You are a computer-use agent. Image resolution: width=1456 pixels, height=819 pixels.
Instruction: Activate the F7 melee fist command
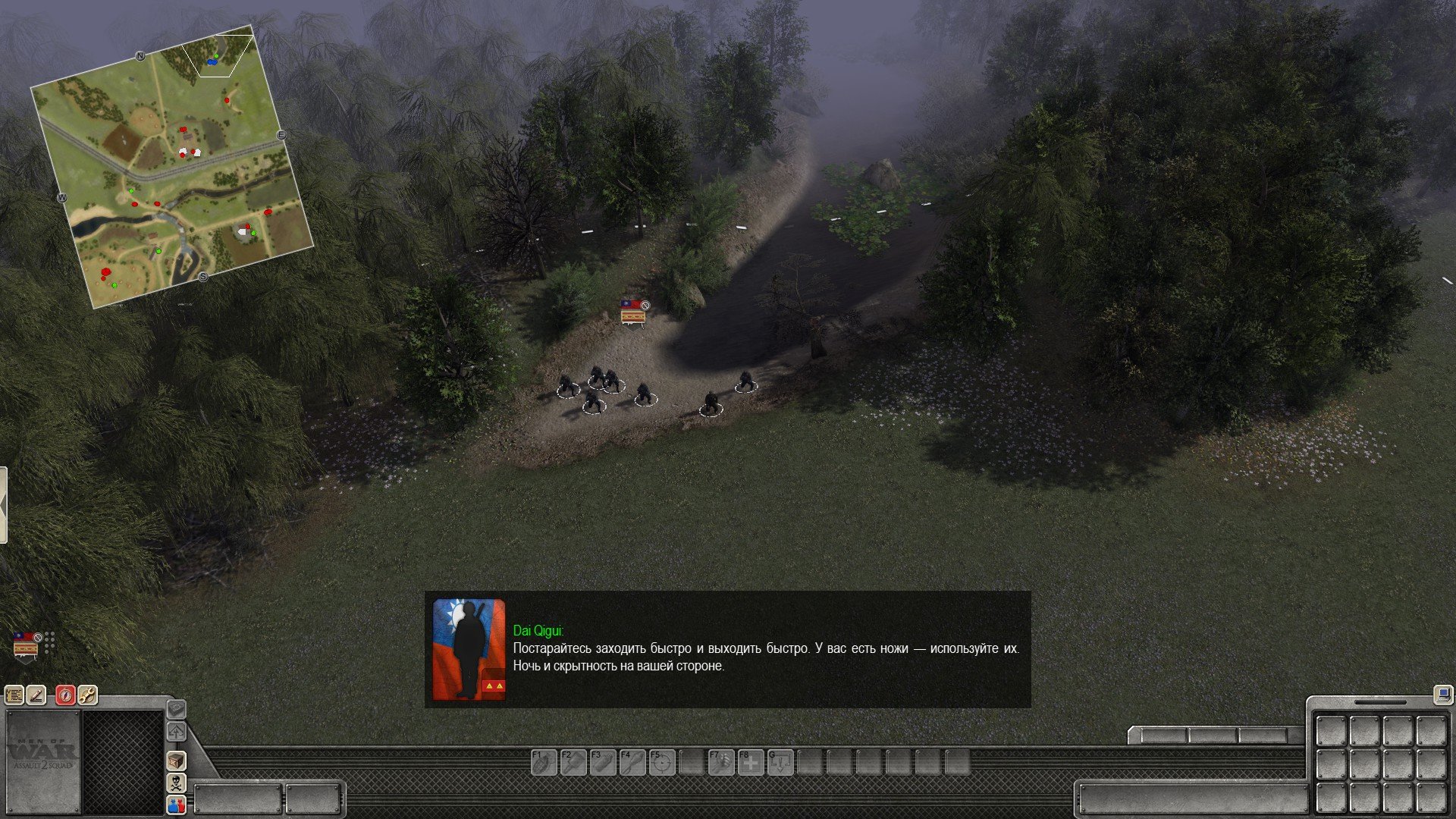pos(721,762)
